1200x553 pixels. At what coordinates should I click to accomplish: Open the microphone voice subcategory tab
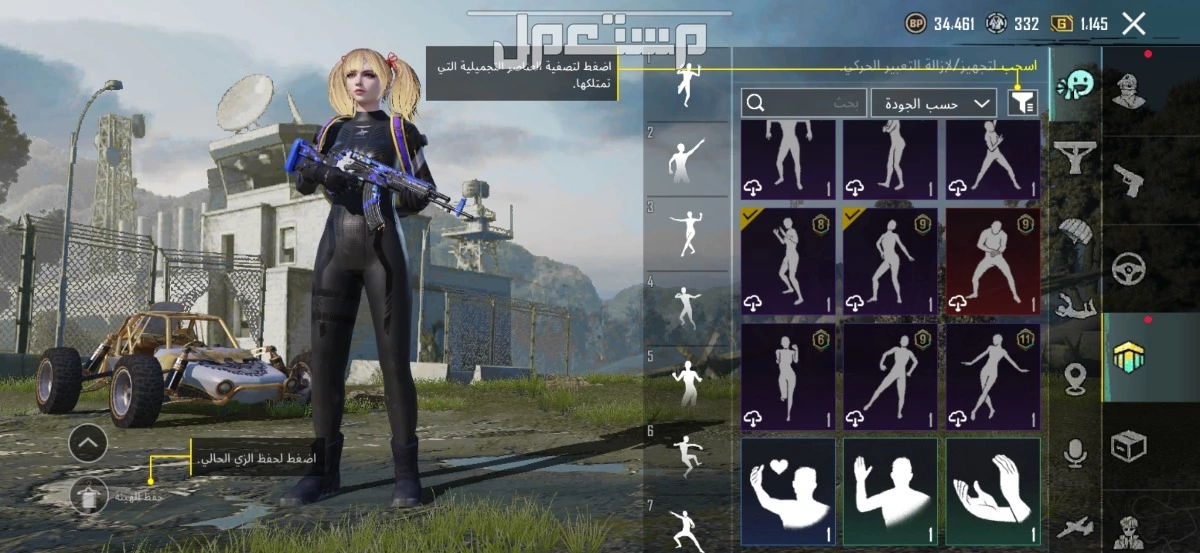1076,454
